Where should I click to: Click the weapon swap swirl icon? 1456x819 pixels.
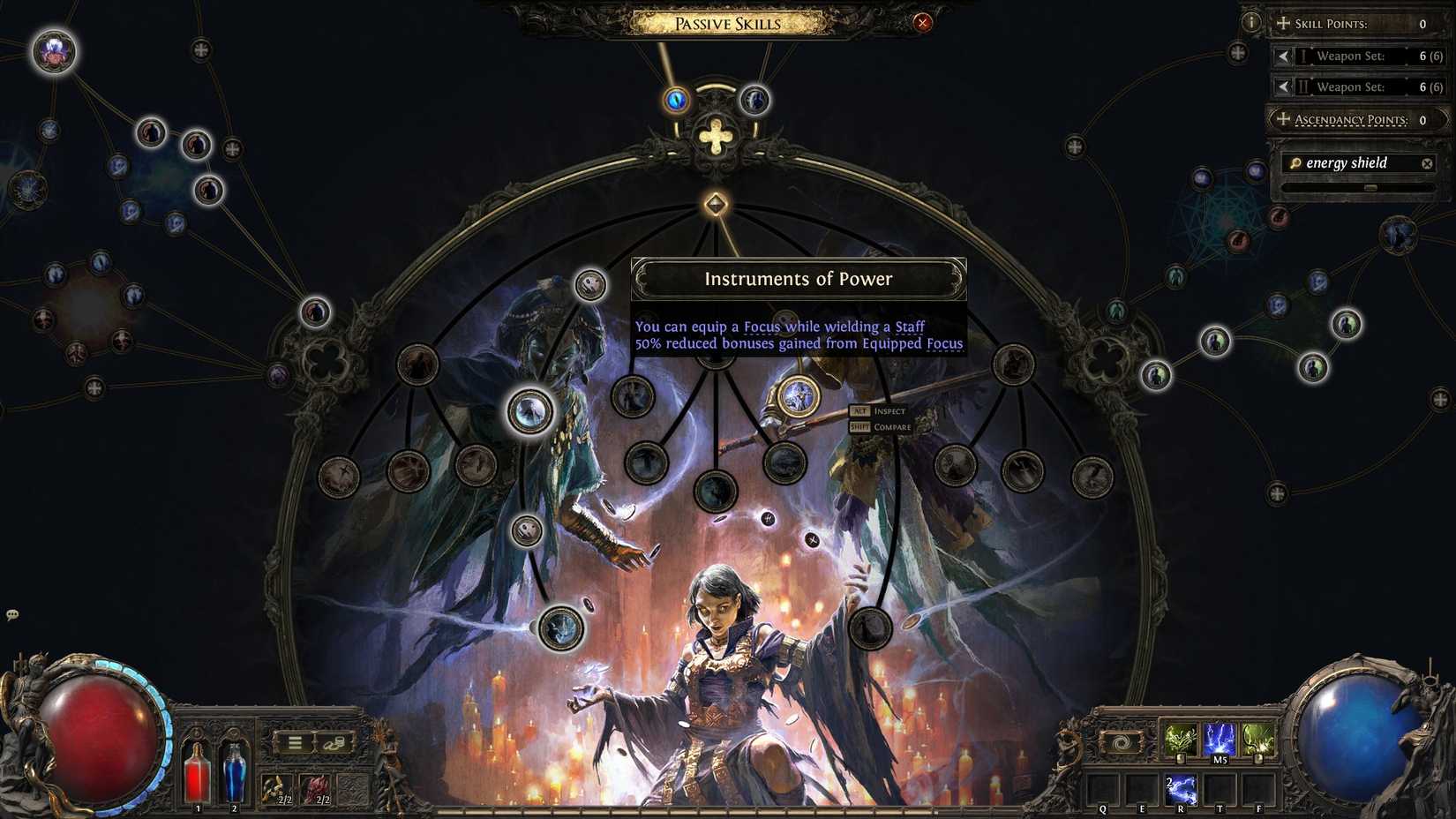tap(1121, 742)
